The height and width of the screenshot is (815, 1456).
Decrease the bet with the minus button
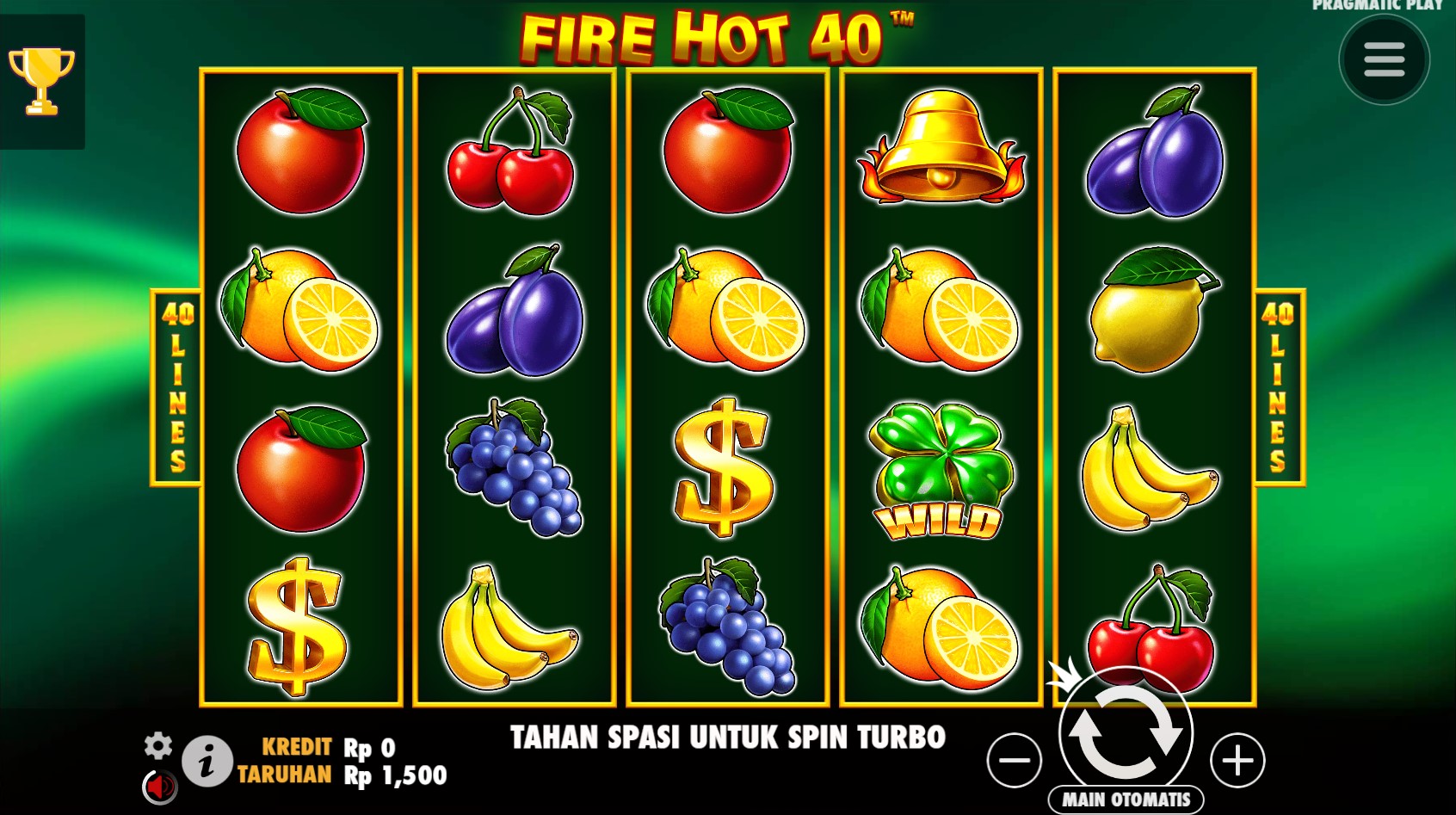(x=1015, y=760)
